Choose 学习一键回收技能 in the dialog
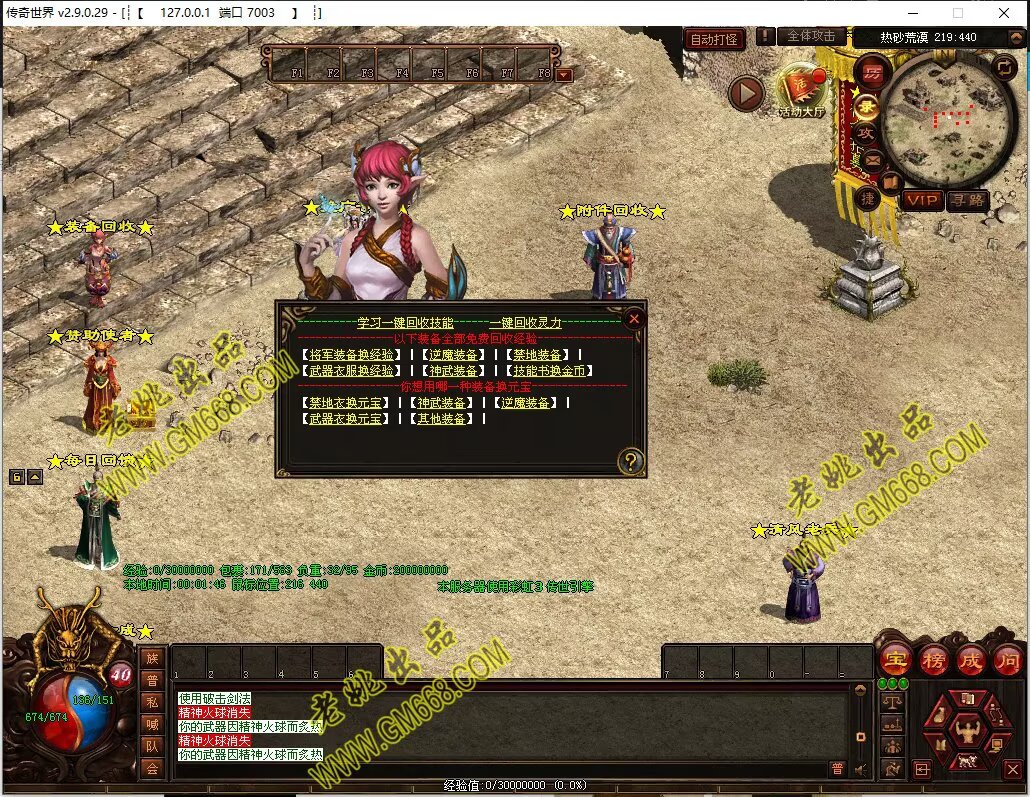 (x=405, y=323)
